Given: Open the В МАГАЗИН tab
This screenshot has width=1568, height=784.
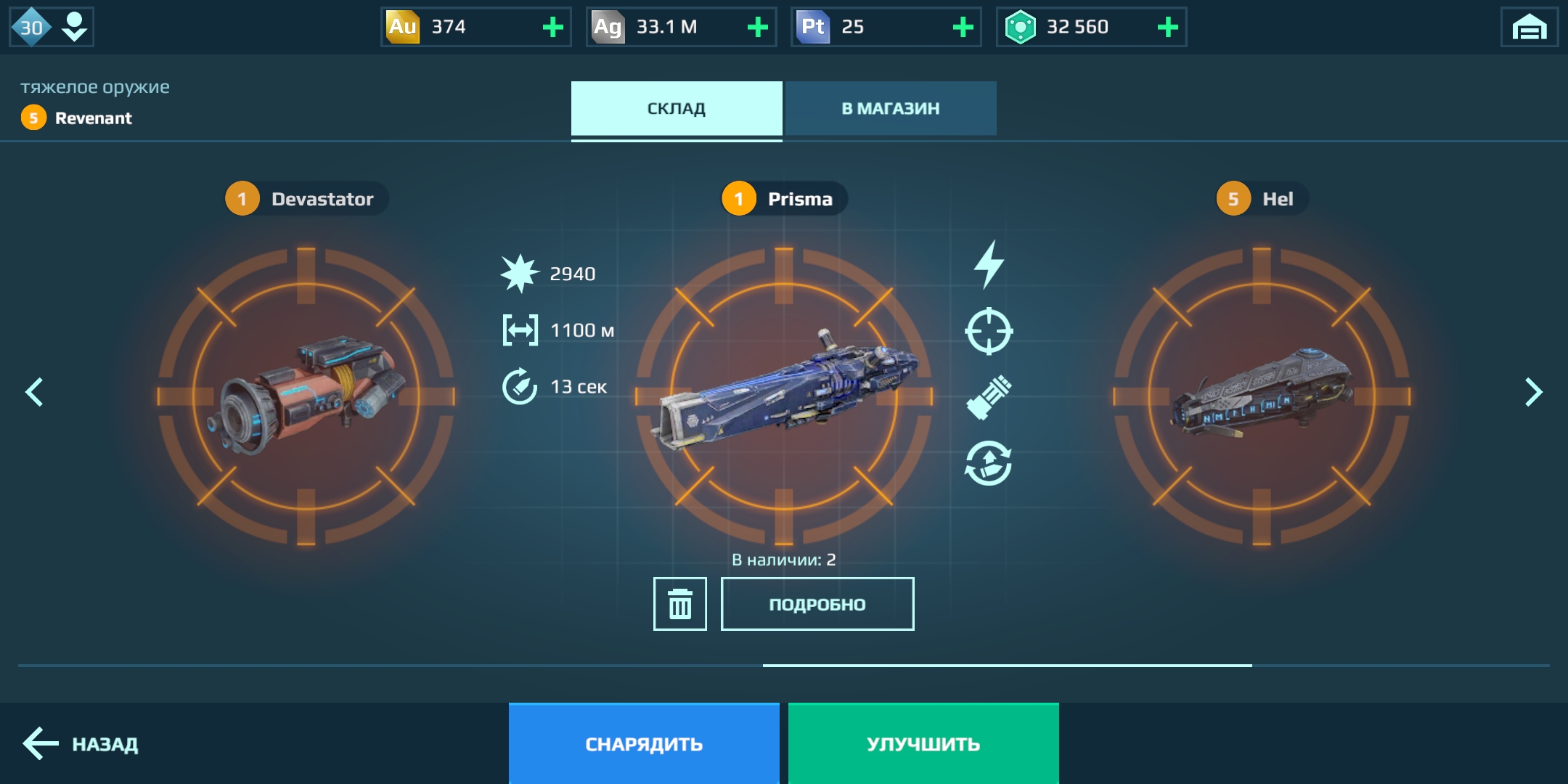Looking at the screenshot, I should (x=890, y=108).
